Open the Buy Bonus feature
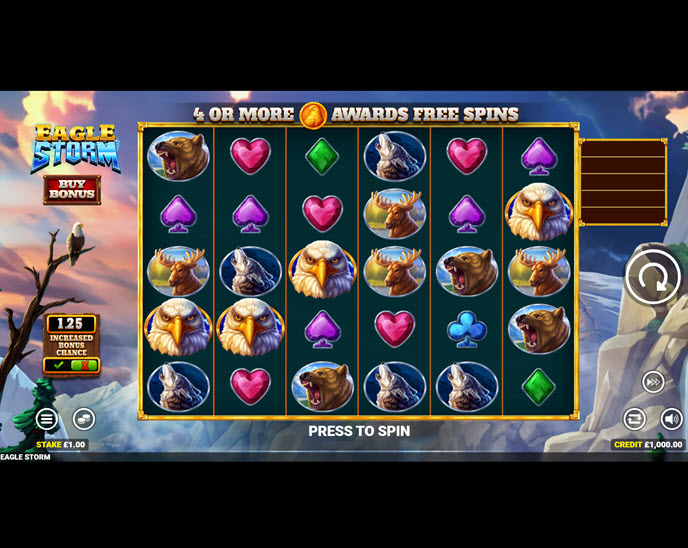This screenshot has width=688, height=548. (71, 189)
